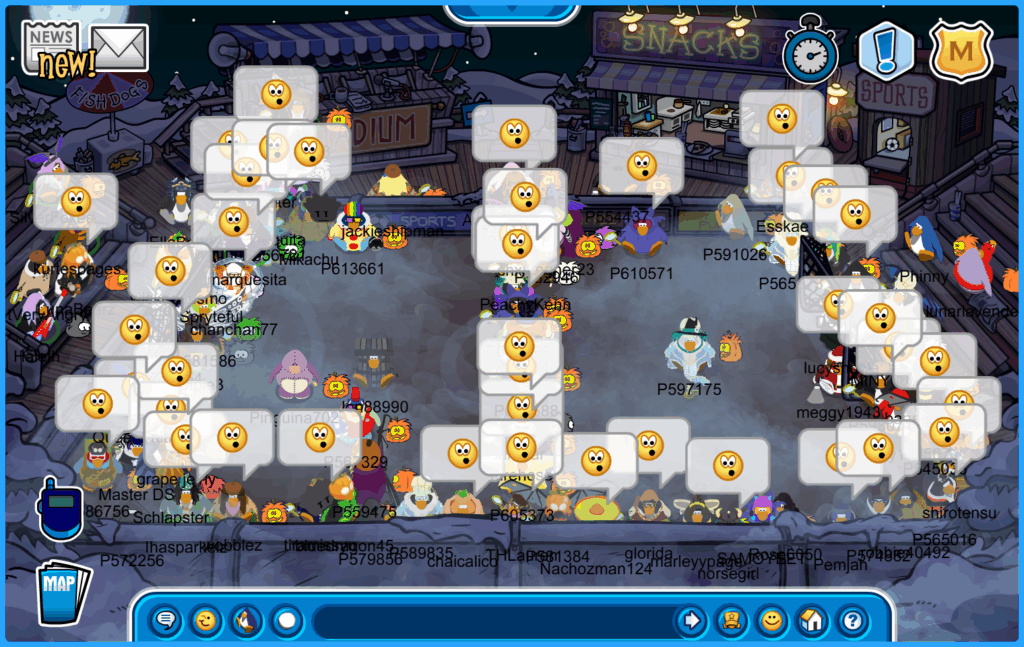The image size is (1024, 647).
Task: Click the gold moderator M badge
Action: click(960, 51)
